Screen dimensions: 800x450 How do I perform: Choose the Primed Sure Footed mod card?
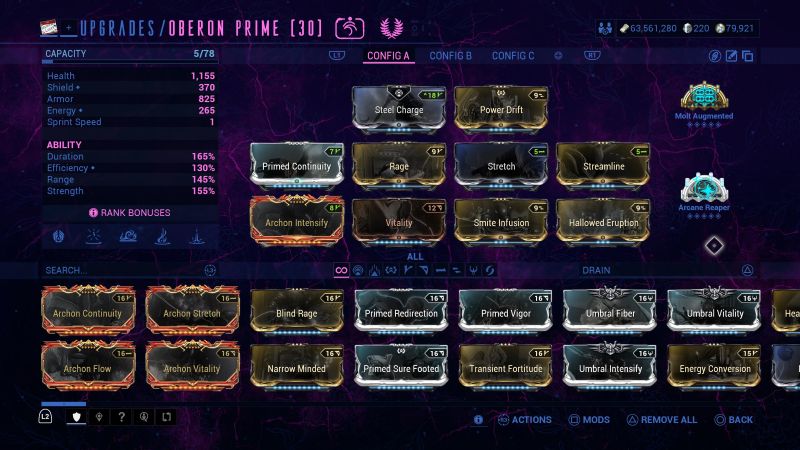[x=400, y=368]
